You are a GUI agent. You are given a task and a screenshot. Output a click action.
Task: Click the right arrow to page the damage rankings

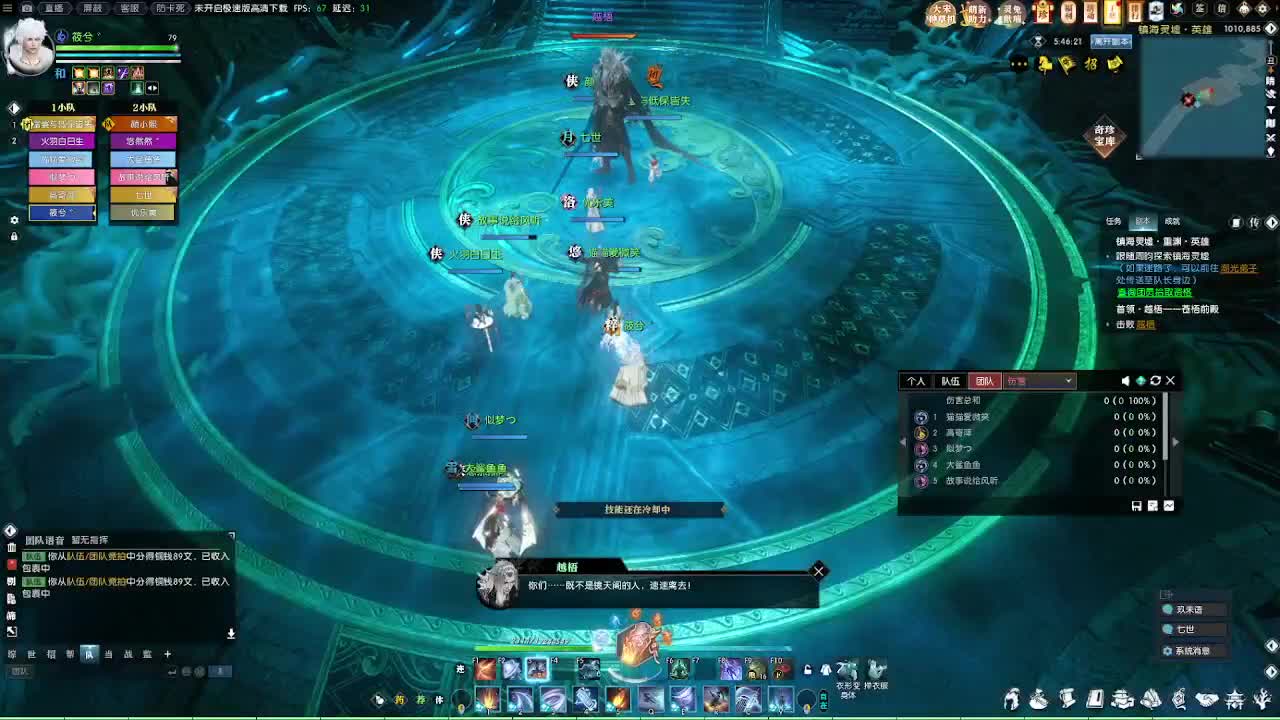pyautogui.click(x=1177, y=442)
